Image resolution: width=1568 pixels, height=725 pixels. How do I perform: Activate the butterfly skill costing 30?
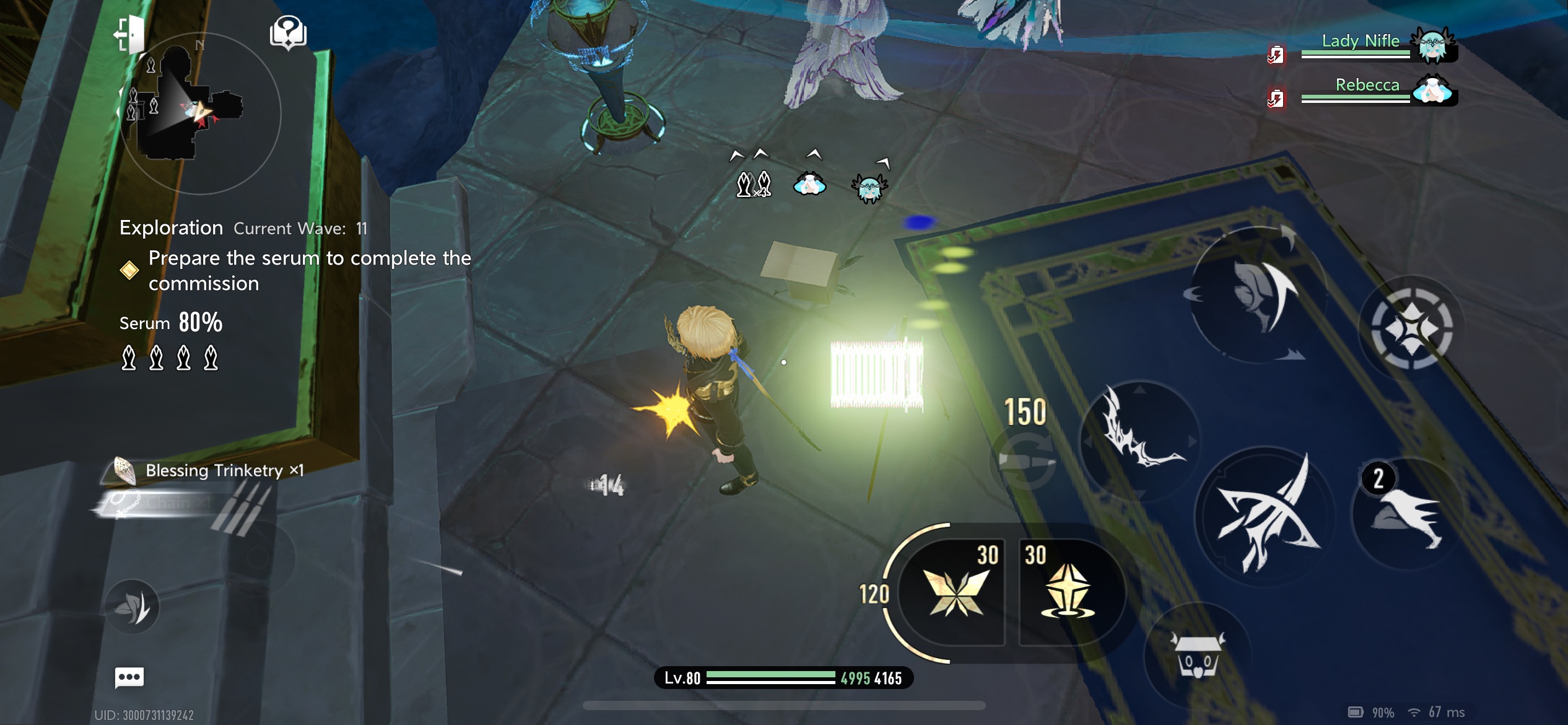(956, 592)
